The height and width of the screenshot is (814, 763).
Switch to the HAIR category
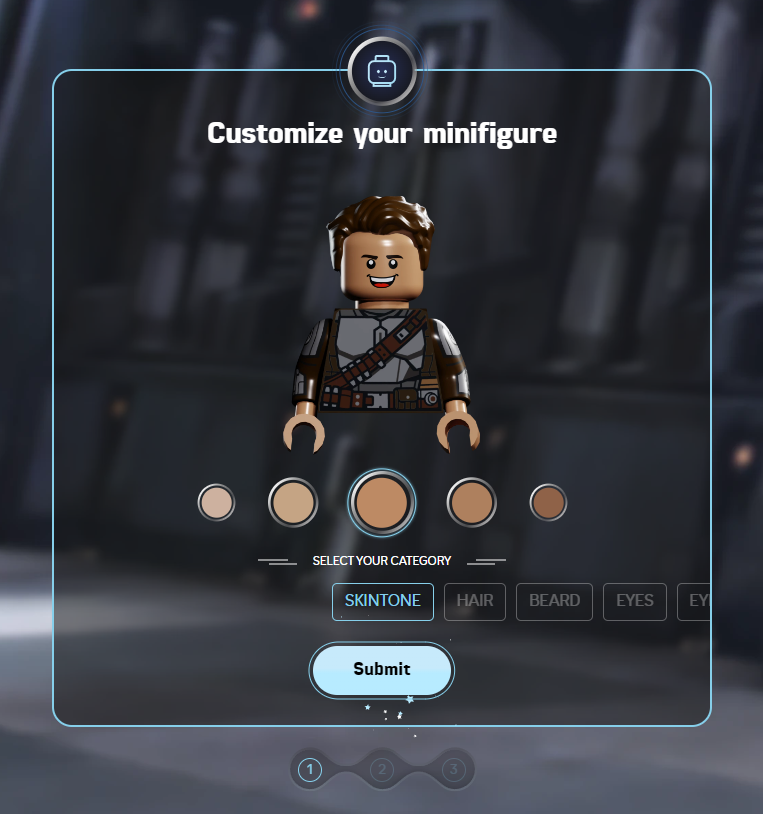click(x=475, y=601)
